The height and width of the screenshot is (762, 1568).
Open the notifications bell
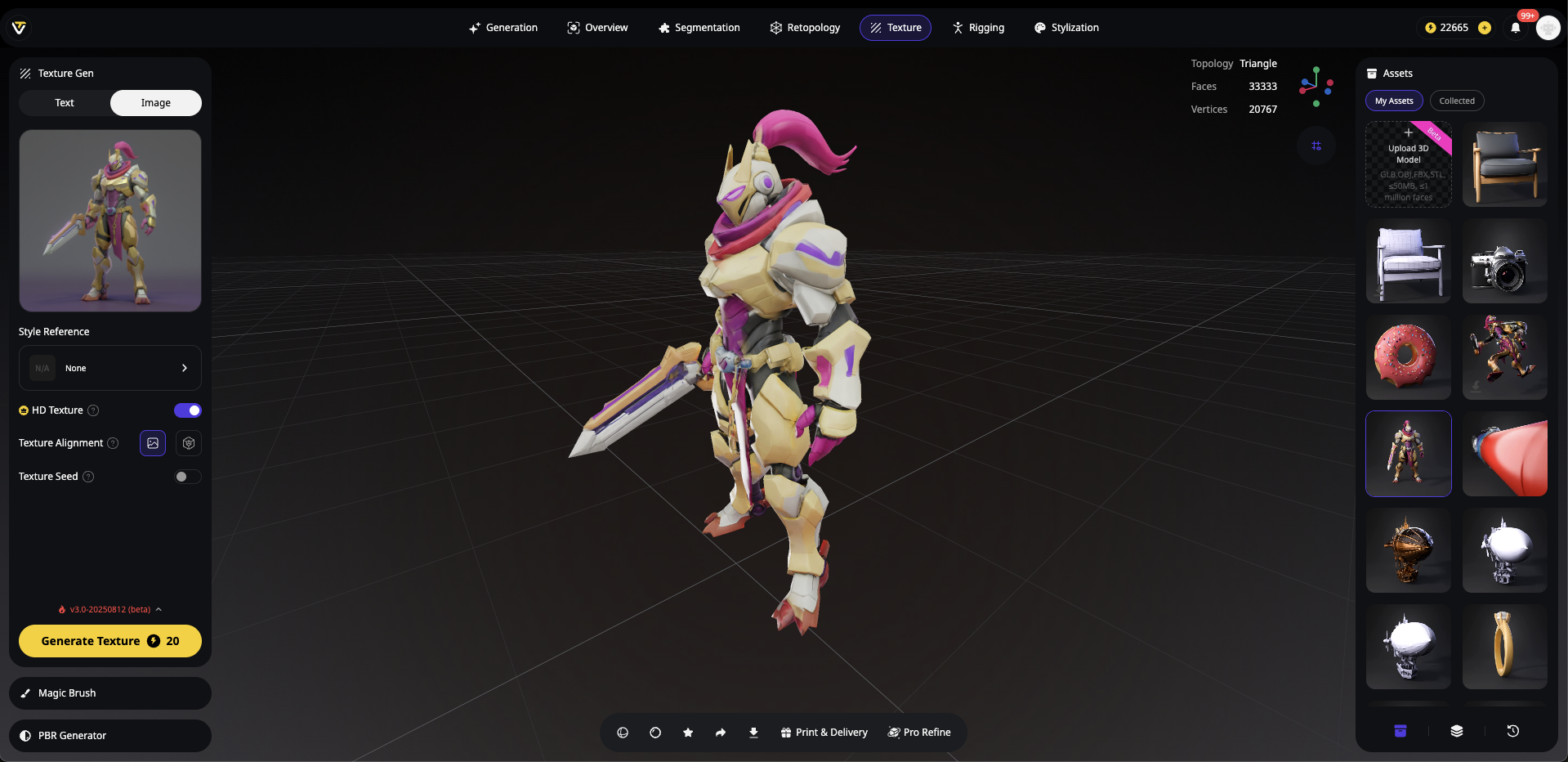tap(1516, 28)
